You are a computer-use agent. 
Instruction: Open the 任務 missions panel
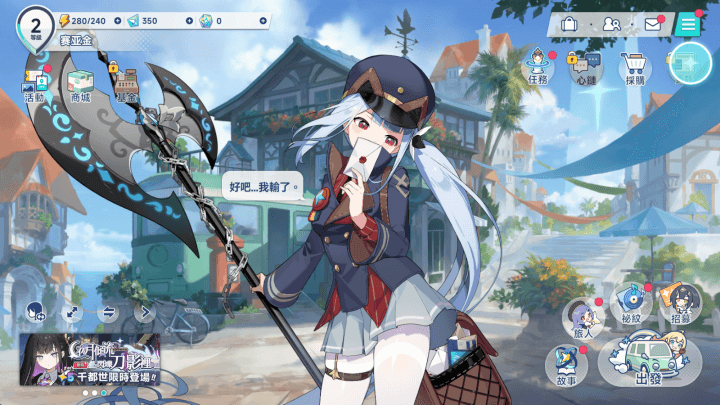538,69
